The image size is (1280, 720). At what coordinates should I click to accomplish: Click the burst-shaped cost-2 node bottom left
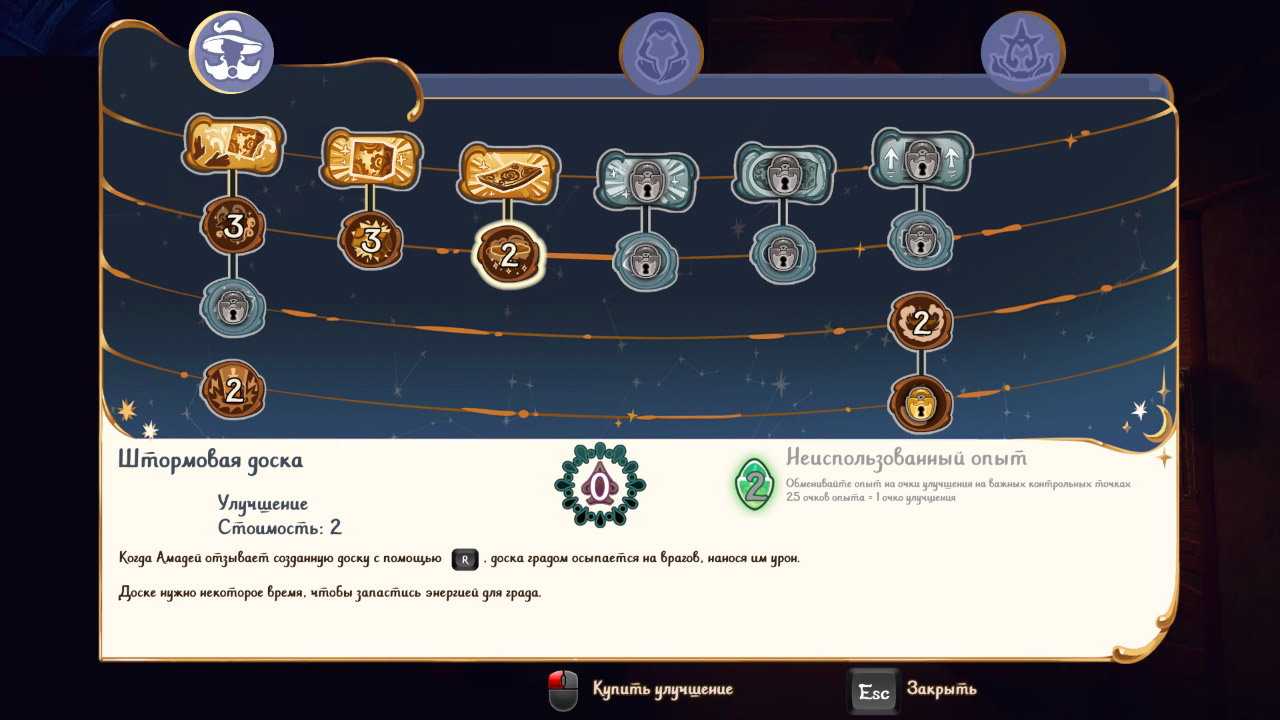[232, 391]
